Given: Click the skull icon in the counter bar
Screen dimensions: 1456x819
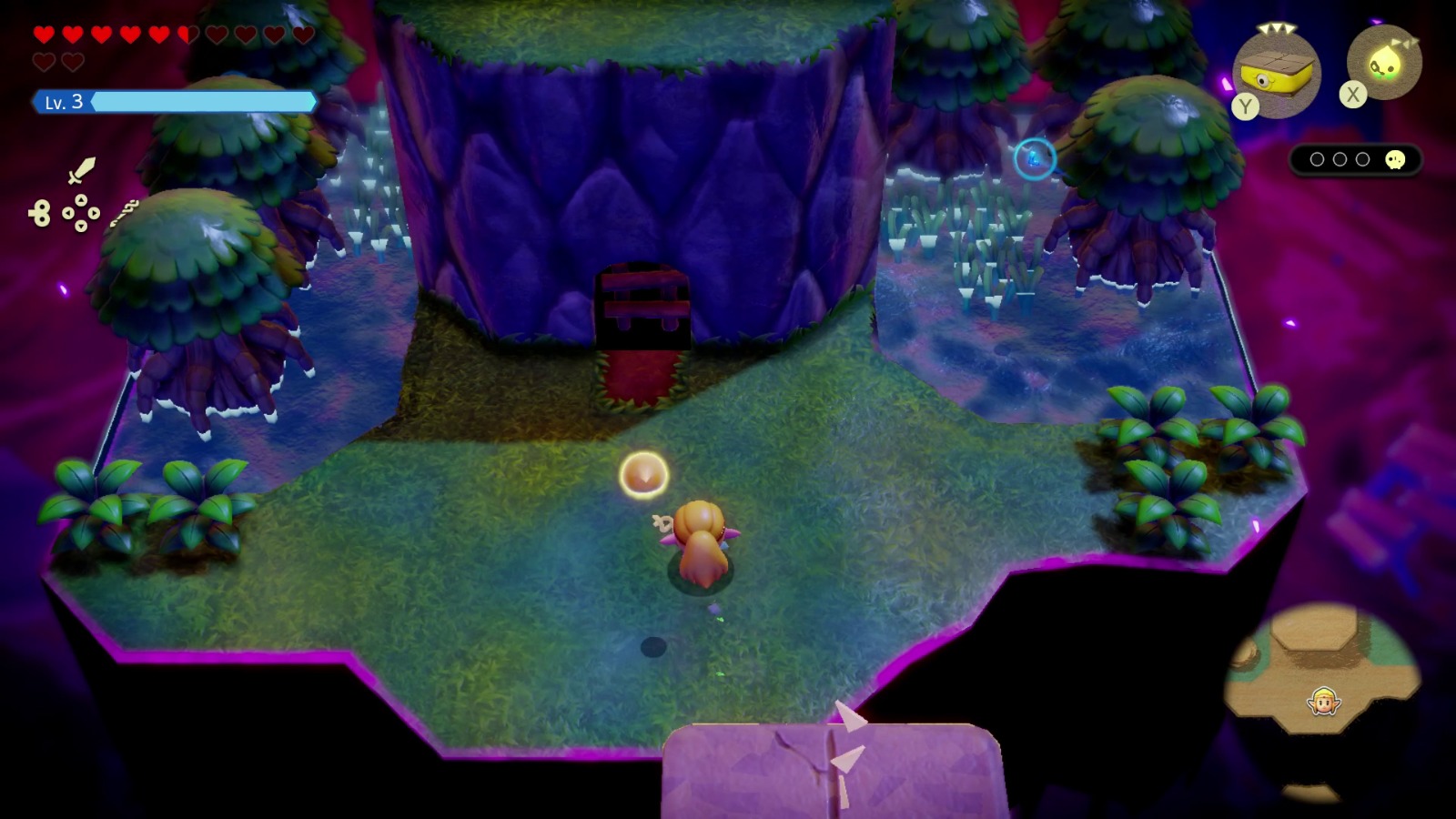Looking at the screenshot, I should click(1395, 159).
